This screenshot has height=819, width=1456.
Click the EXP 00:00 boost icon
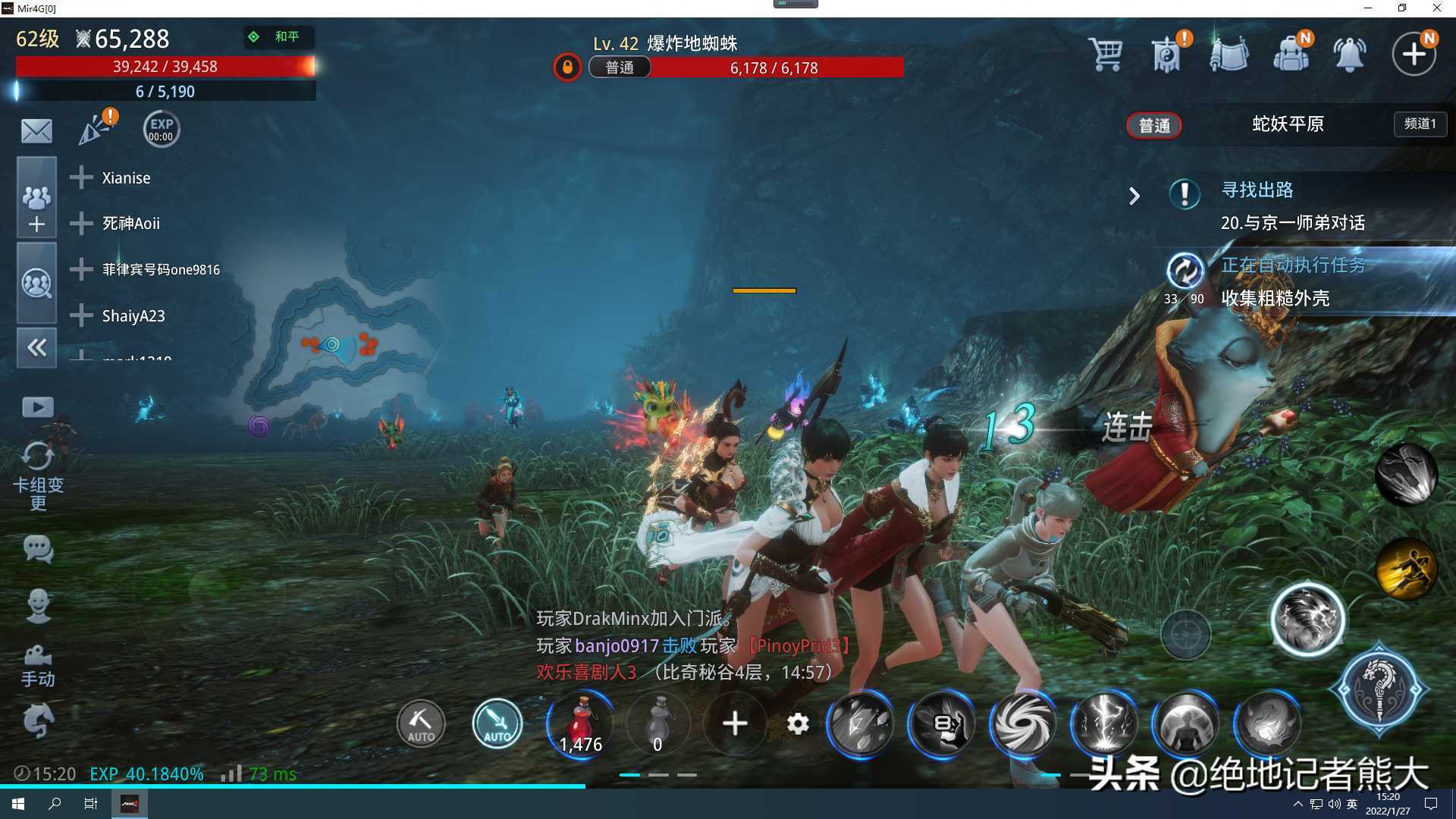coord(161,130)
